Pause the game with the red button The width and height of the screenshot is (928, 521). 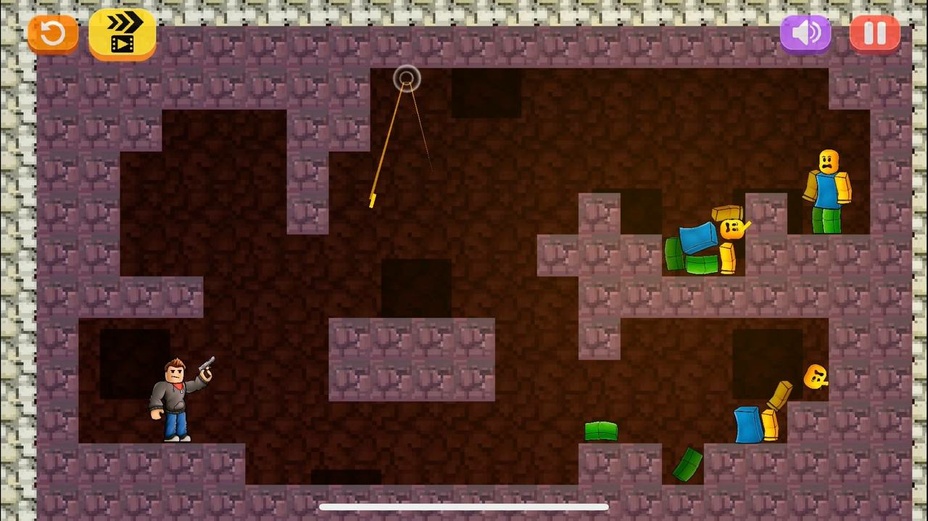point(875,33)
